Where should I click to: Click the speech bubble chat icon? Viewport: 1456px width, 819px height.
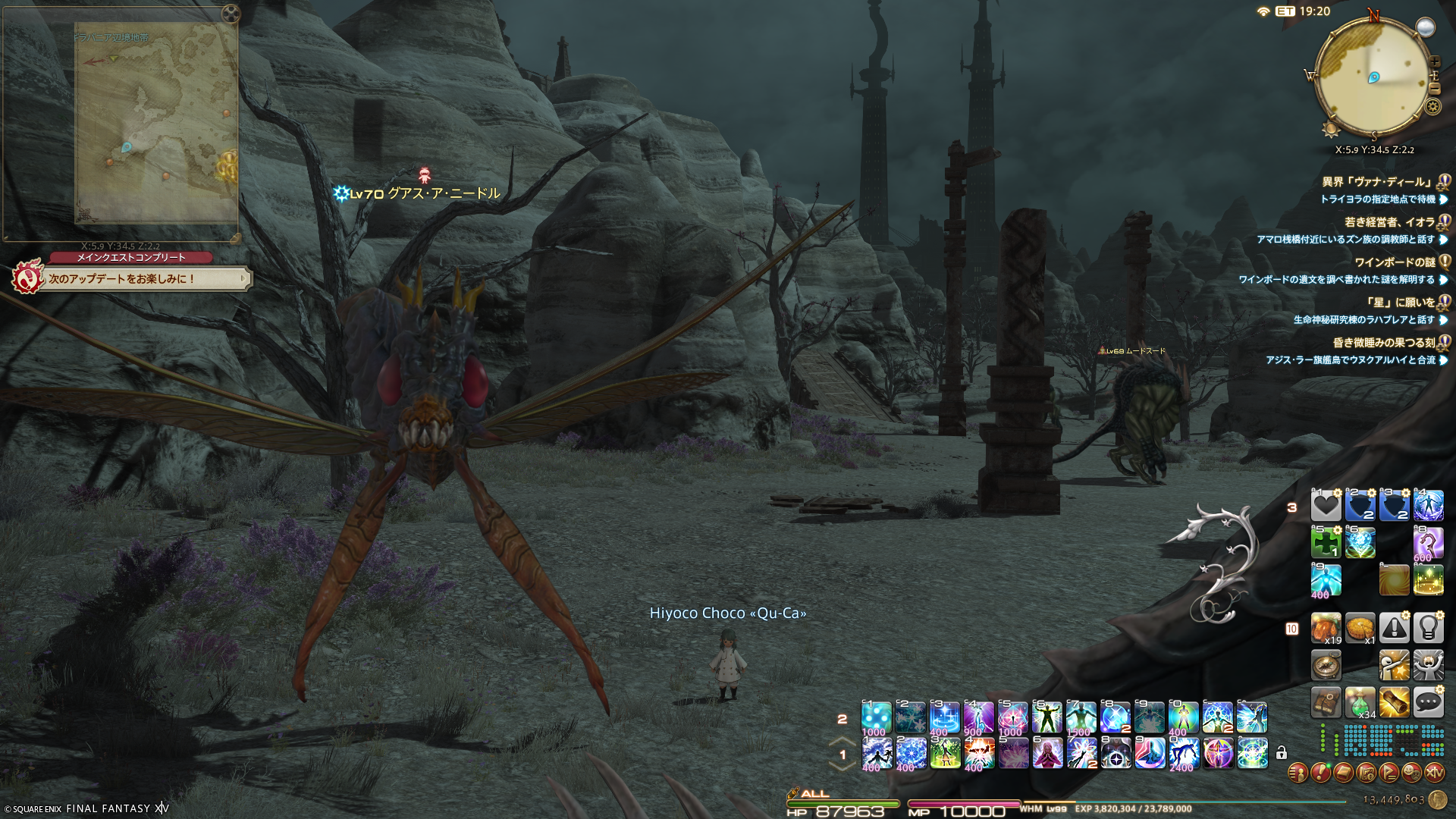pyautogui.click(x=1428, y=703)
